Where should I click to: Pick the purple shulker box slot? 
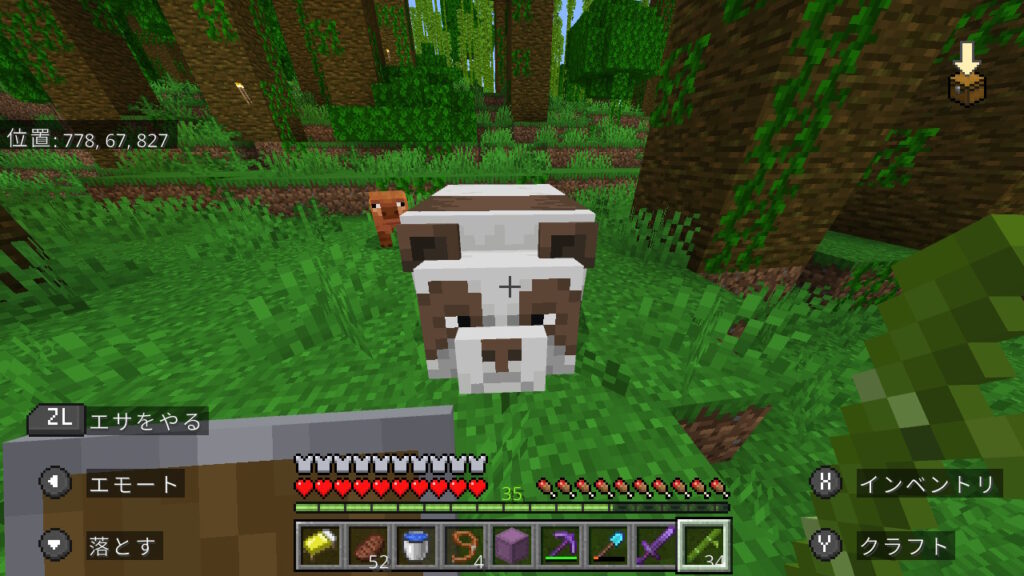tap(512, 546)
